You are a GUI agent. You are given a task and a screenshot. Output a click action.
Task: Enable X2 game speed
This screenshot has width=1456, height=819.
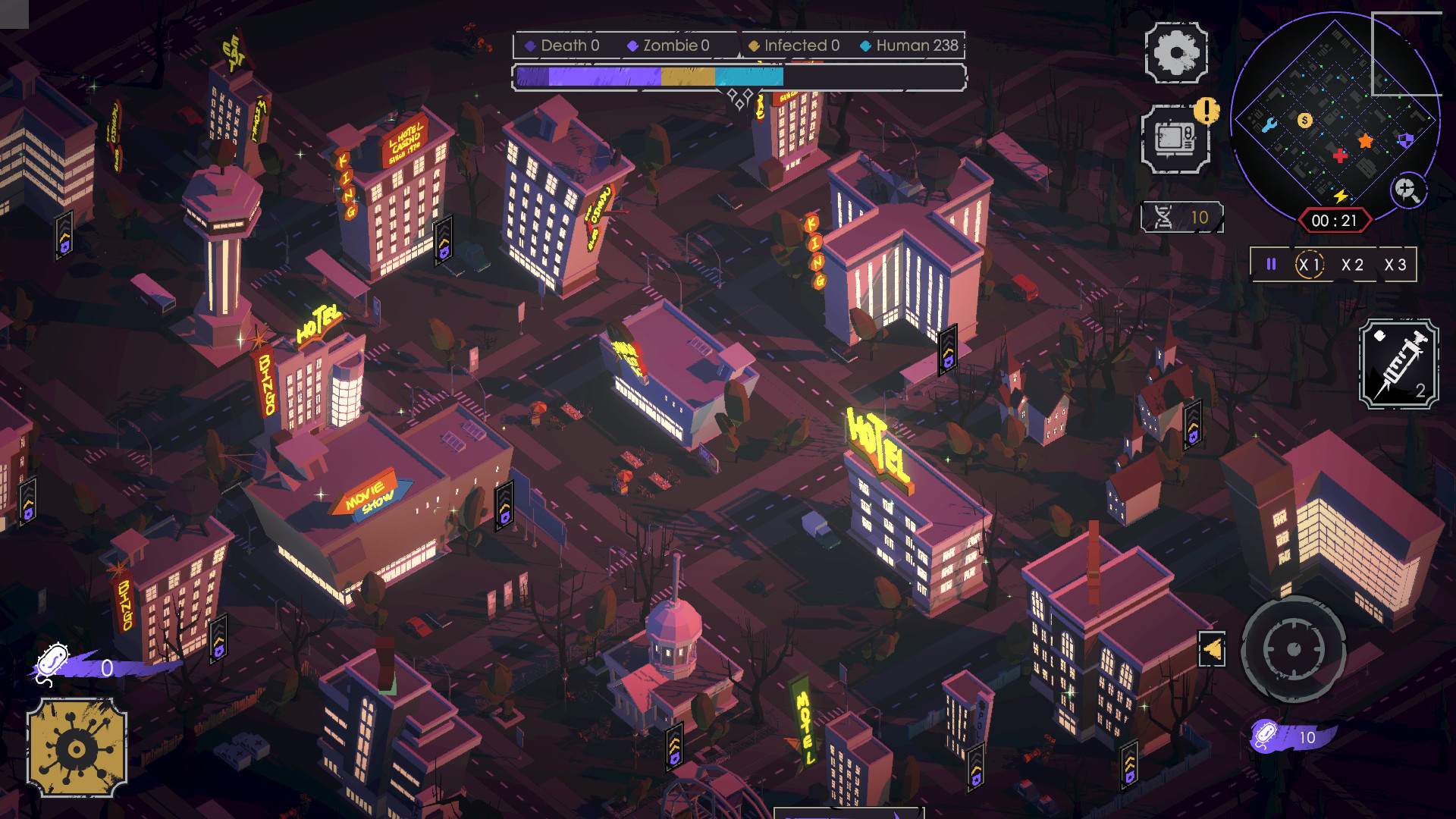(1353, 264)
